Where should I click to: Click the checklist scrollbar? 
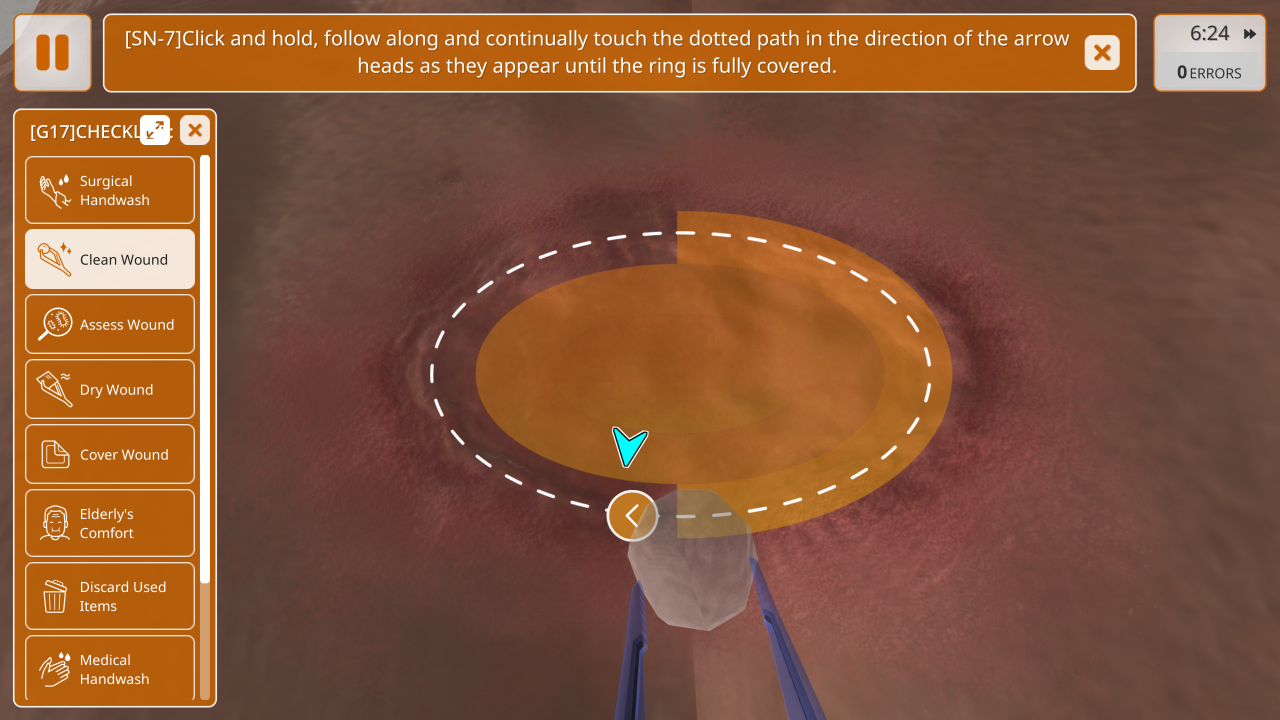pos(205,370)
